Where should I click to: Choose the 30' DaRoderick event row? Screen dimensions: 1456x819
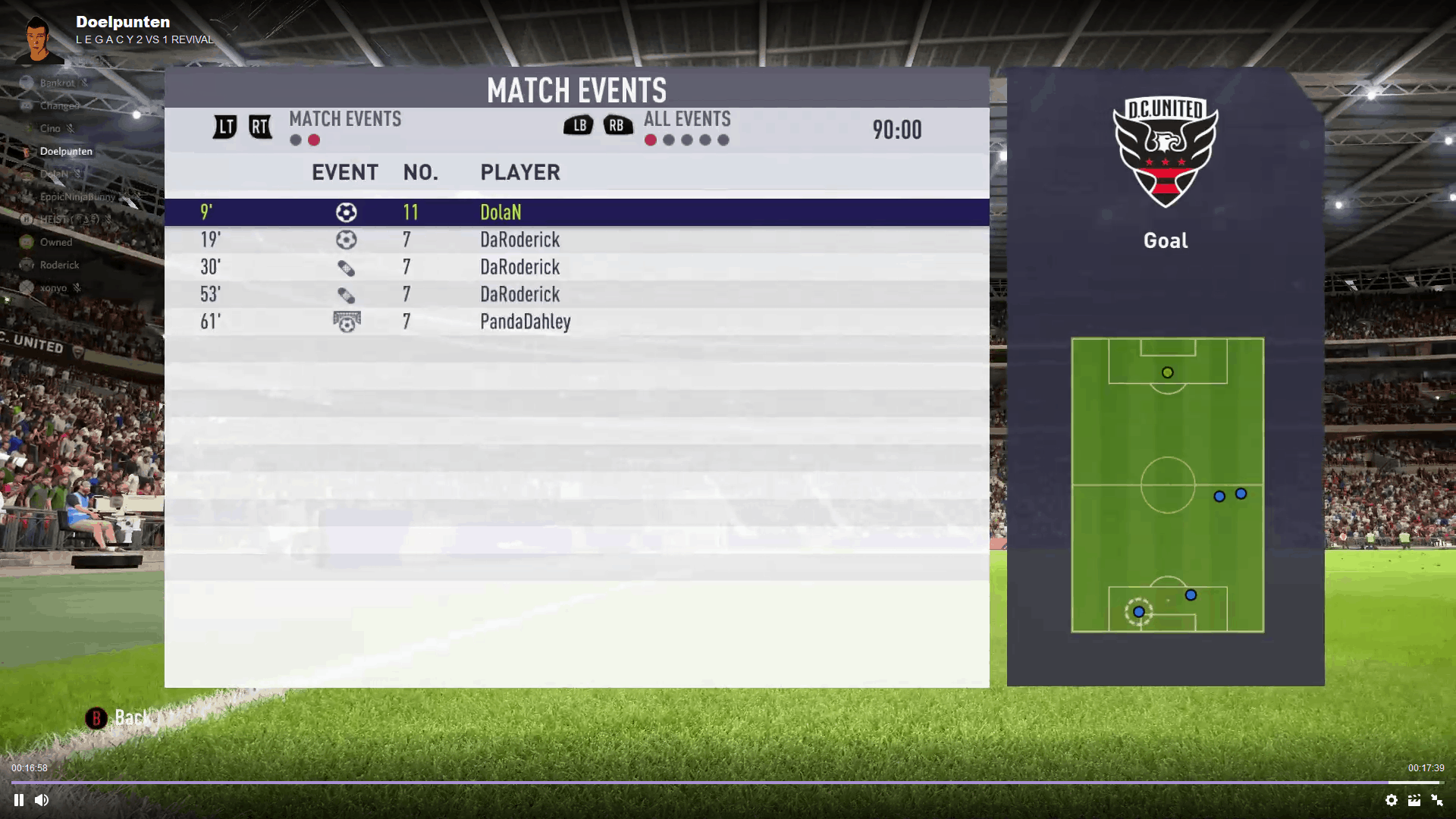576,267
